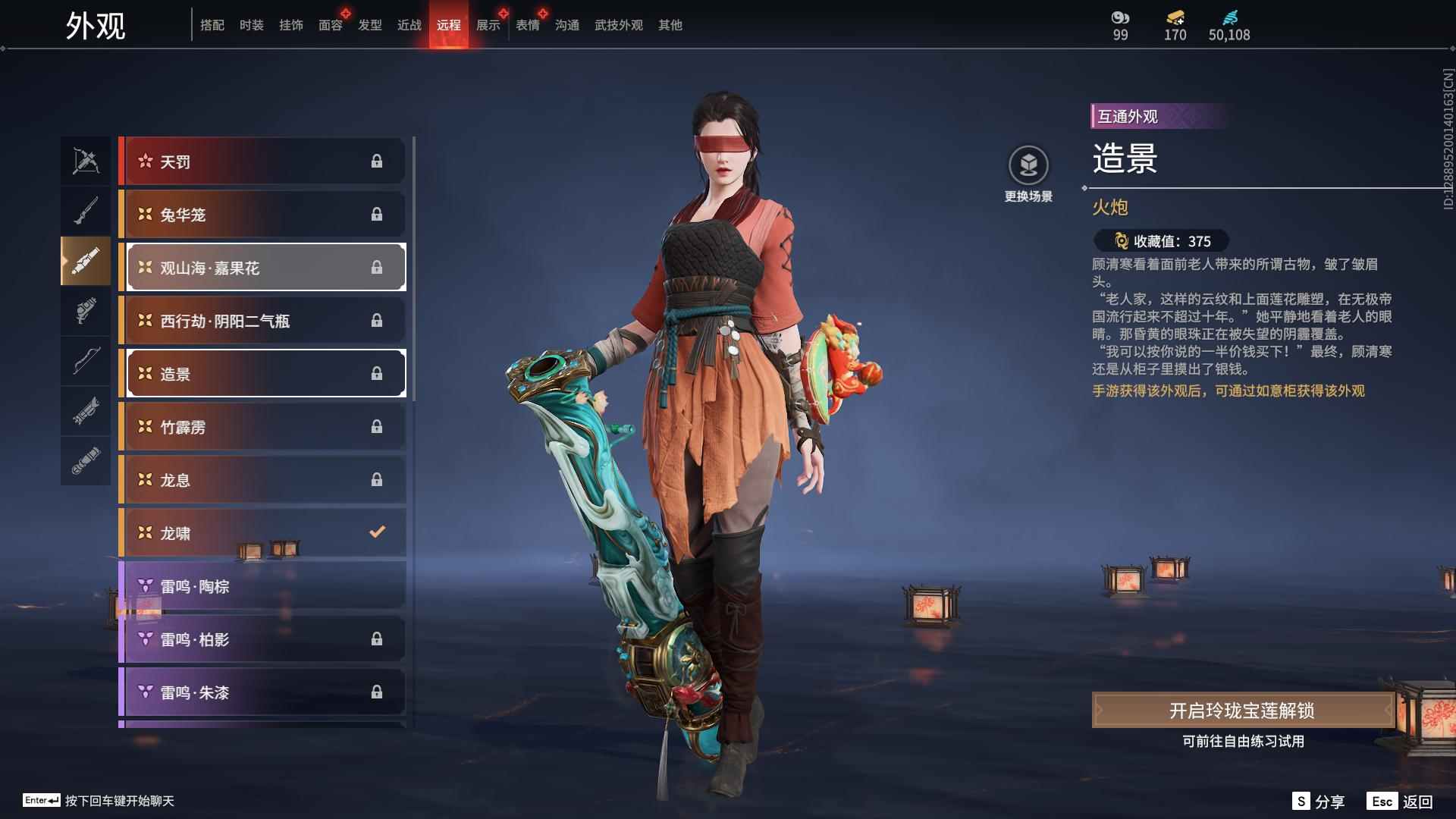Click the chat input prompt at bottom left
Screen dimensions: 1456x819
coord(99,800)
